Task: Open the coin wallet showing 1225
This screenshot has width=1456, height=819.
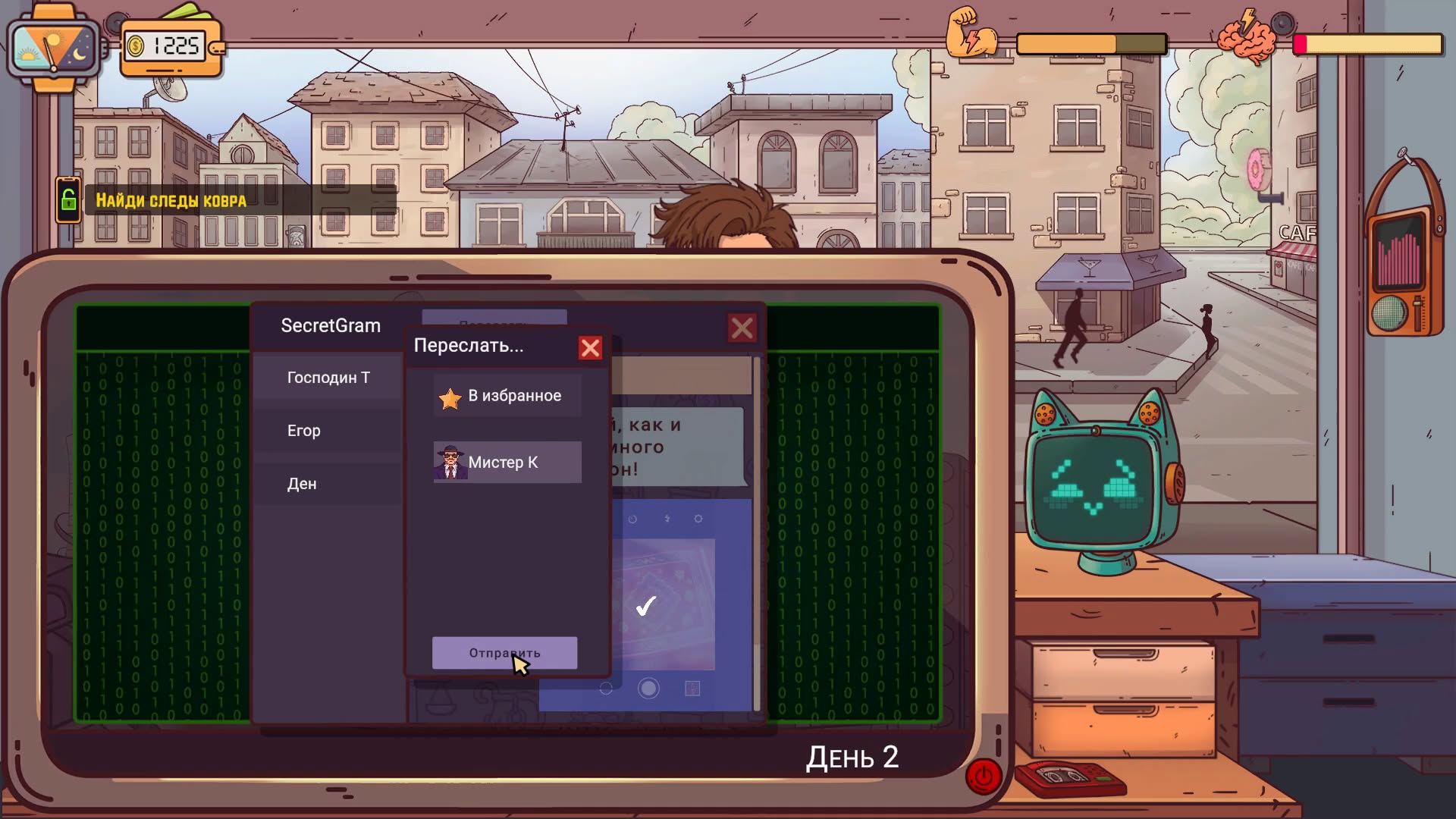Action: click(x=172, y=47)
